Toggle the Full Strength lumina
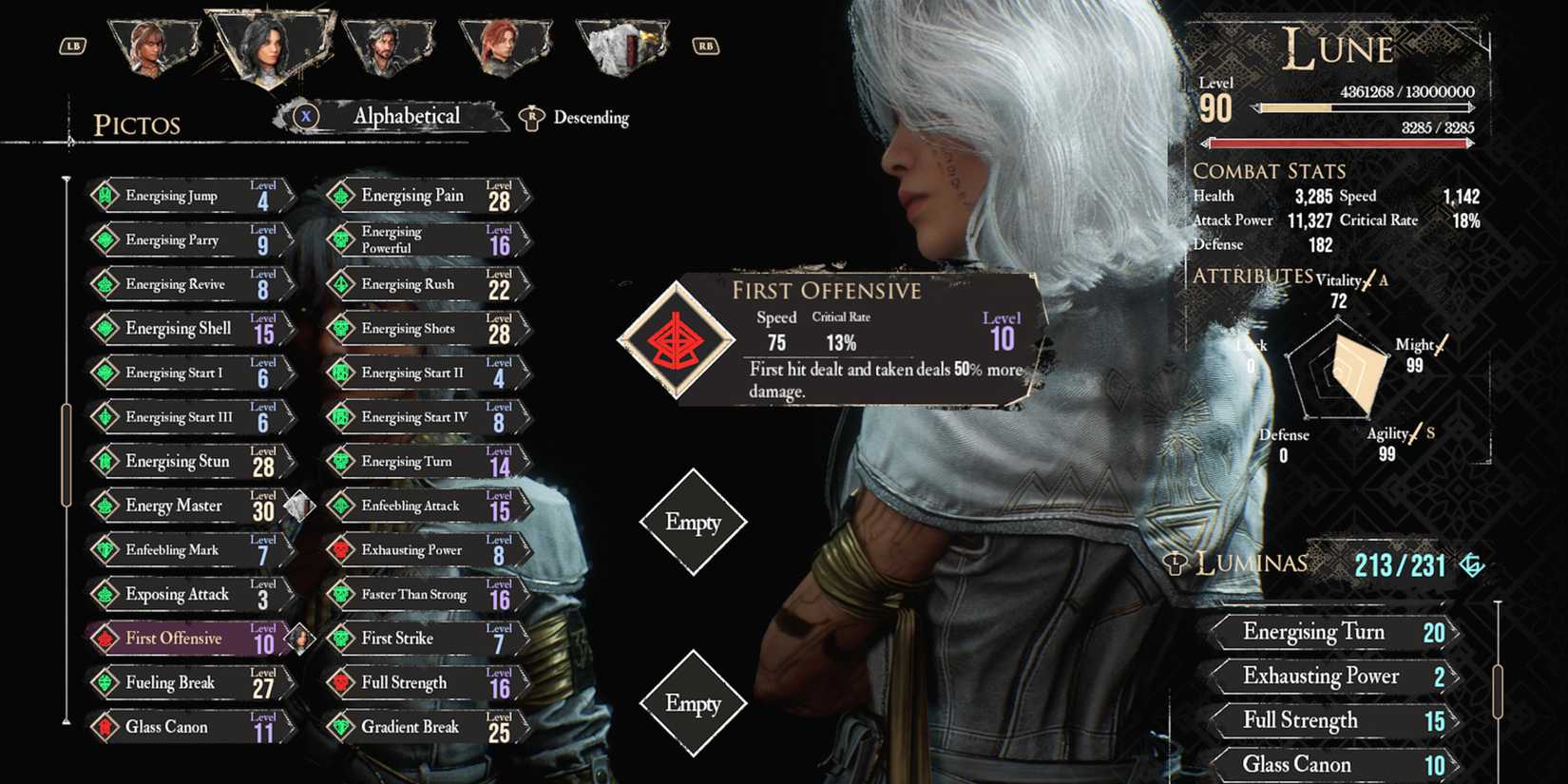 point(1330,720)
